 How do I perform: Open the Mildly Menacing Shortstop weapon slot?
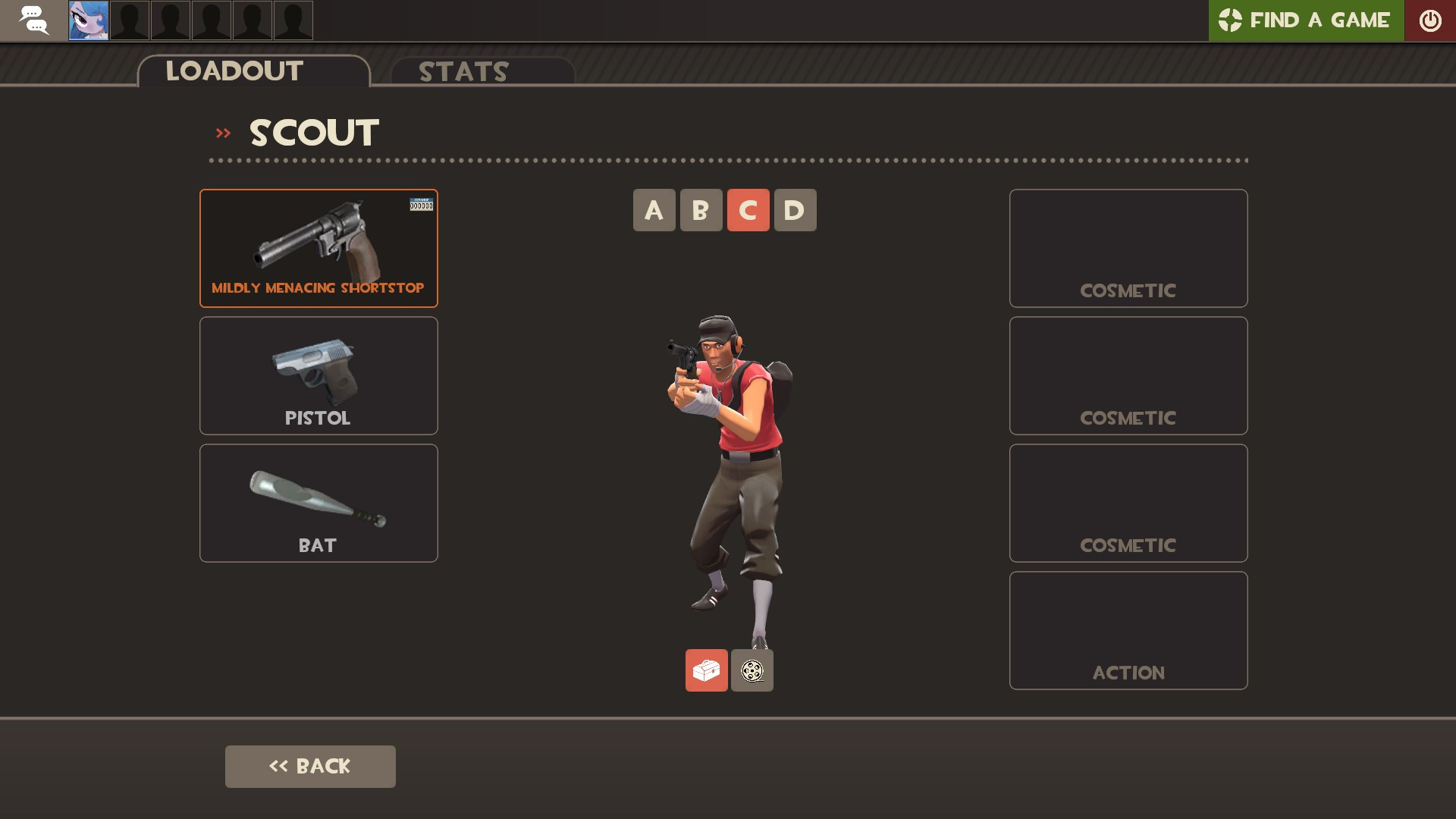pyautogui.click(x=318, y=248)
